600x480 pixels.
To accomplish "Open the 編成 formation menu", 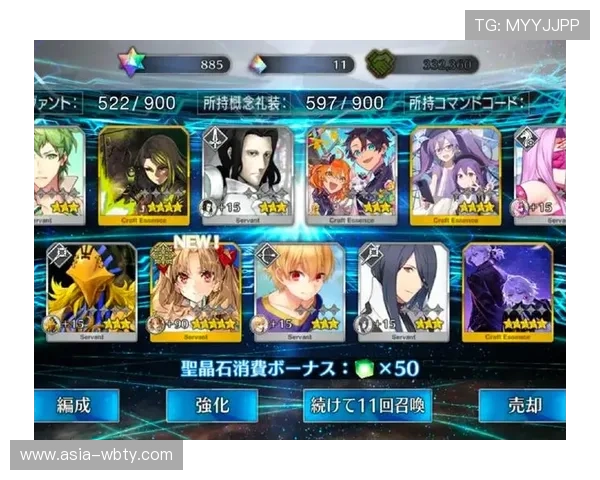I will click(x=75, y=405).
